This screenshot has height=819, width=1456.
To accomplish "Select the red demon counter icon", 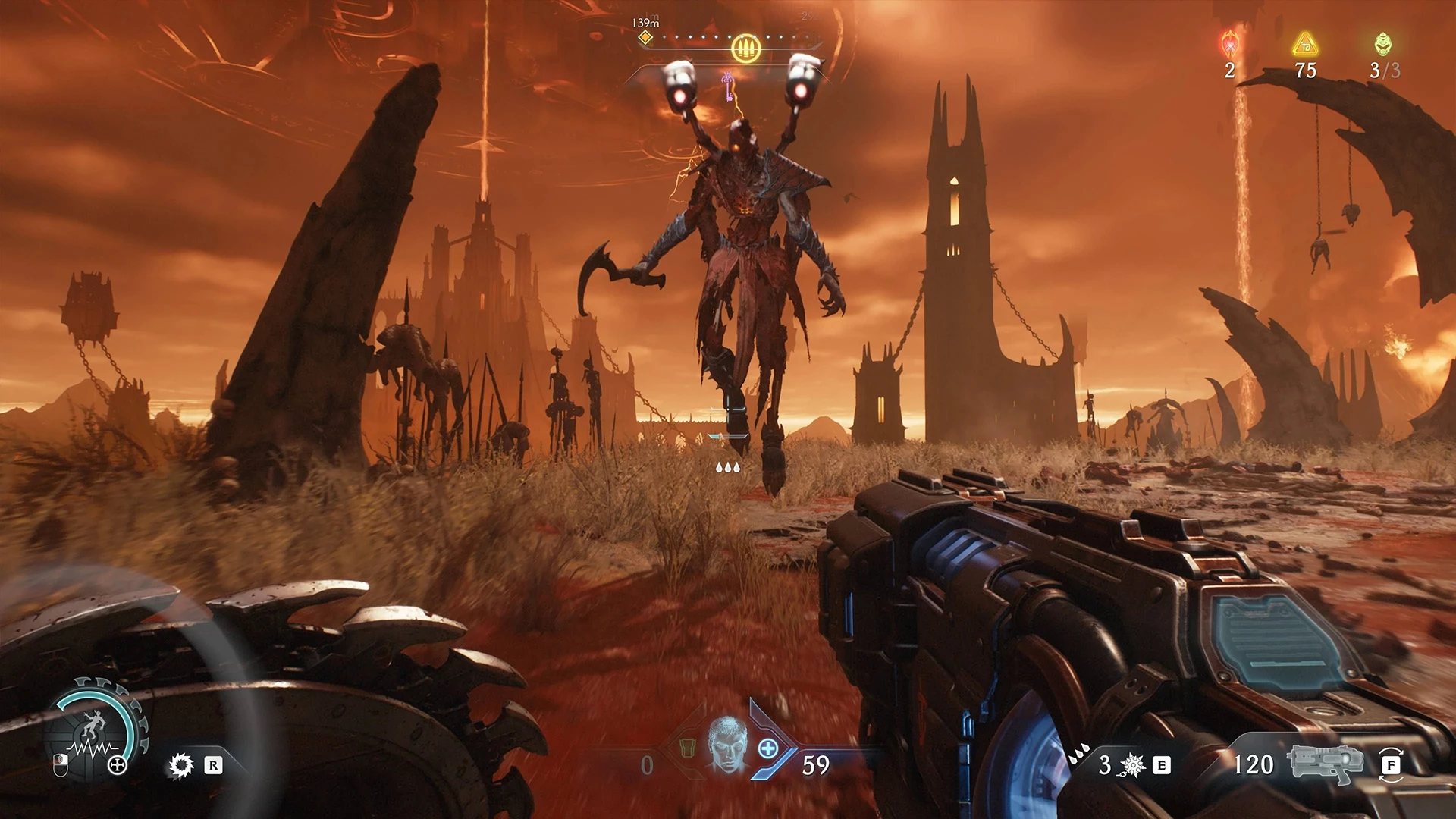I will pos(1229,45).
